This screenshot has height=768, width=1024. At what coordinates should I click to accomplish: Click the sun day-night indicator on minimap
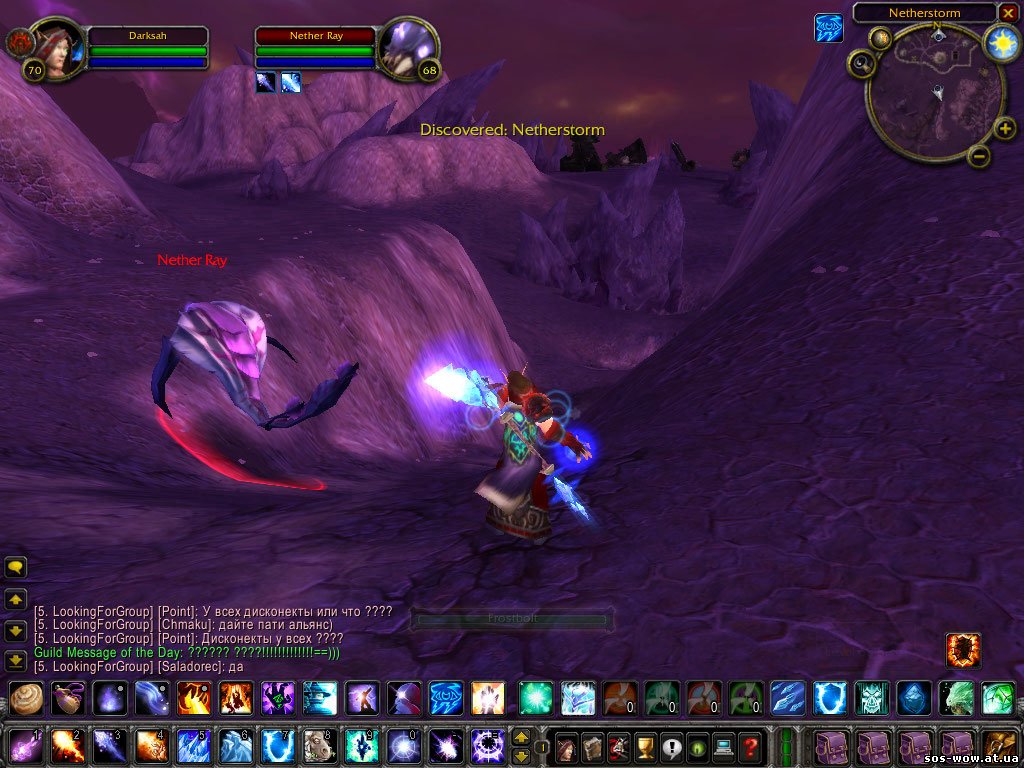[1000, 42]
